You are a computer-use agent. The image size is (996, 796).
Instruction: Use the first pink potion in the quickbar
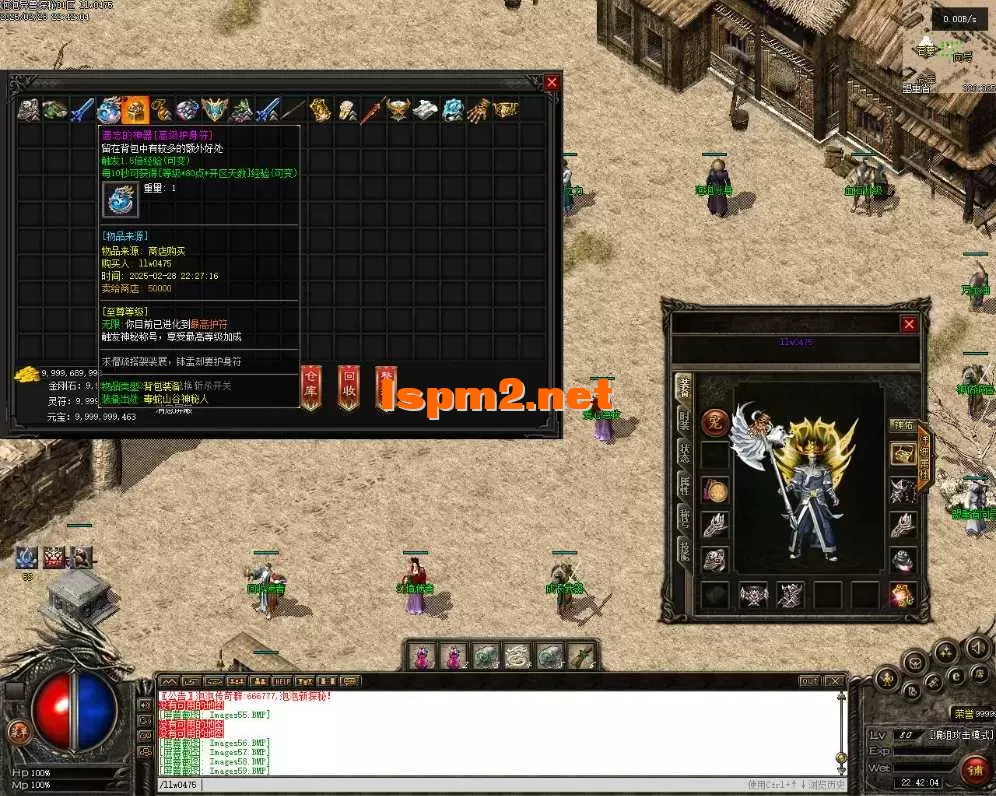(423, 656)
